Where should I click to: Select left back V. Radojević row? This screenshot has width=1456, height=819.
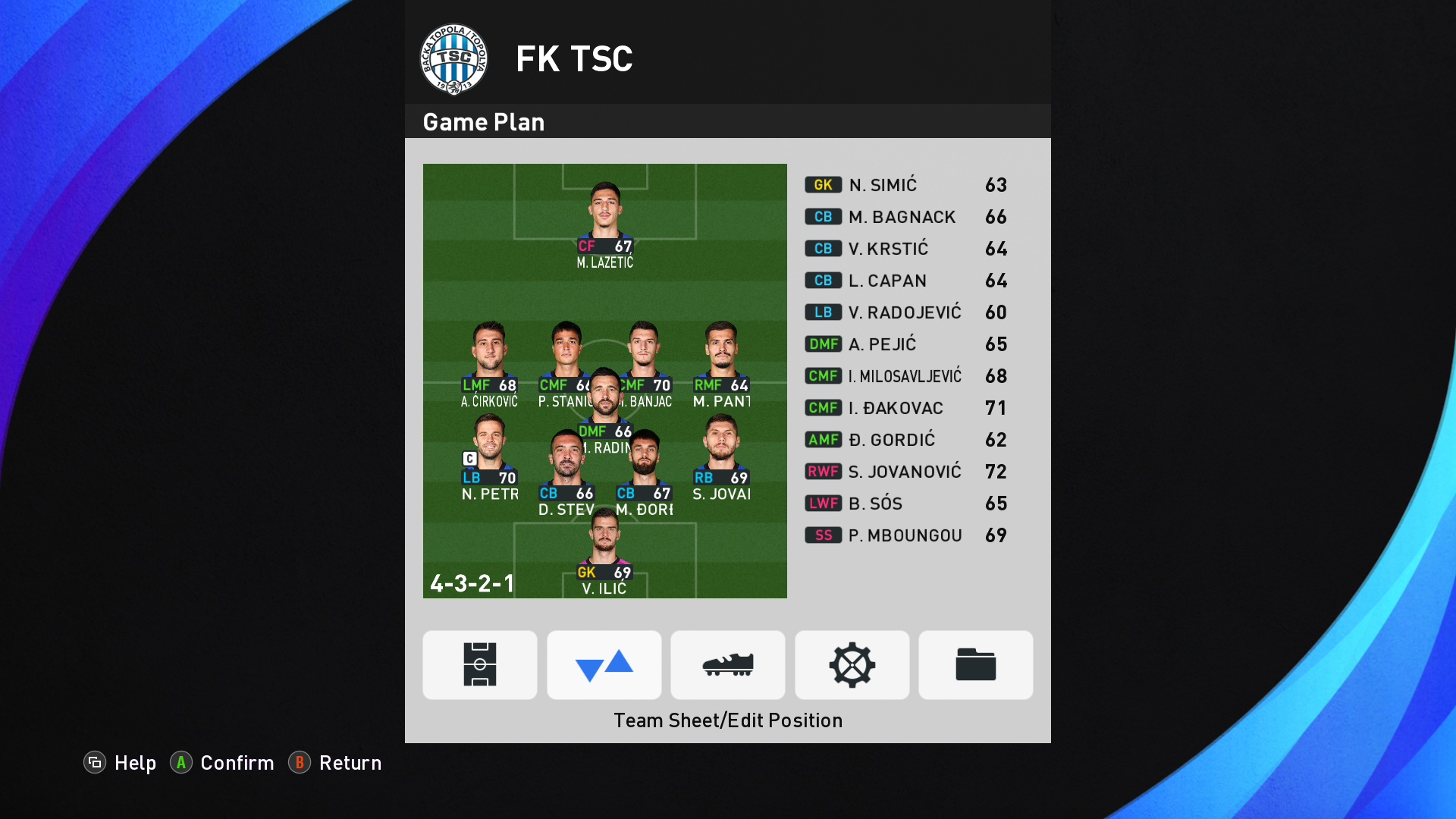tap(906, 312)
